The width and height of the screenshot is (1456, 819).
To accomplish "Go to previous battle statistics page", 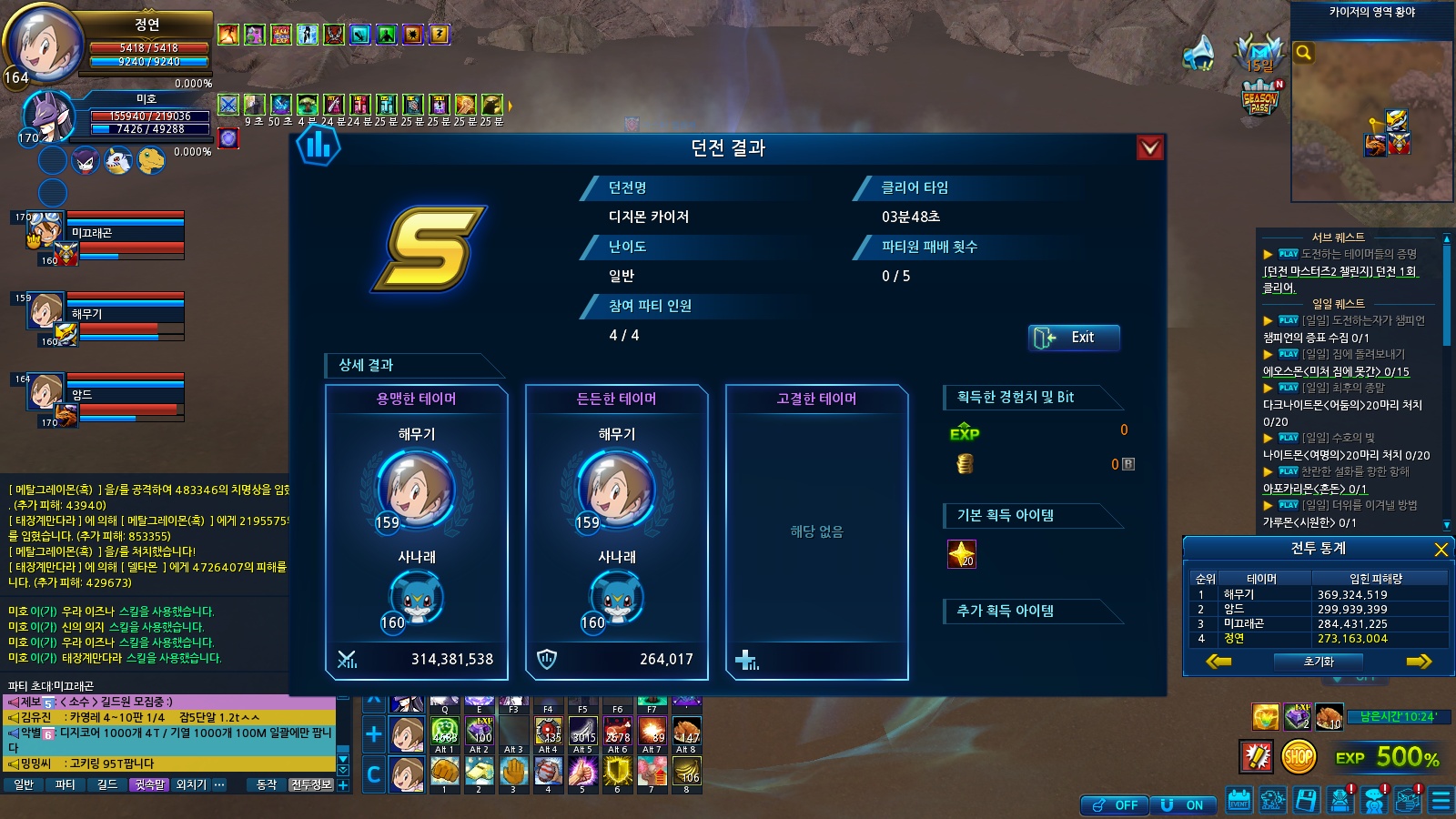I will pos(1218,662).
